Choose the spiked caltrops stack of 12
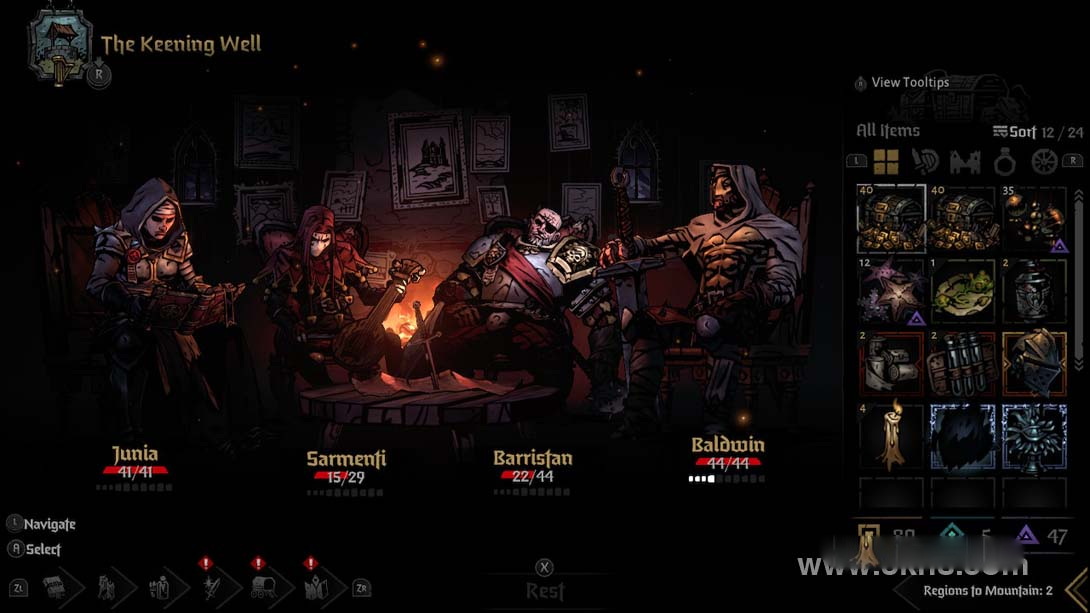Screen dimensions: 1090x613 coord(891,292)
